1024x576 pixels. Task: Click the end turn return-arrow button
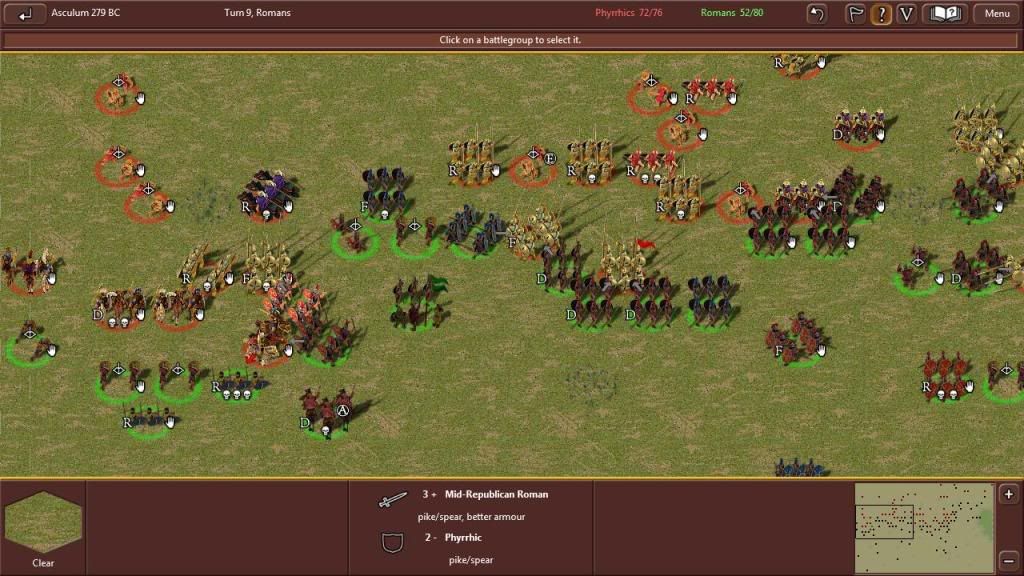click(26, 14)
